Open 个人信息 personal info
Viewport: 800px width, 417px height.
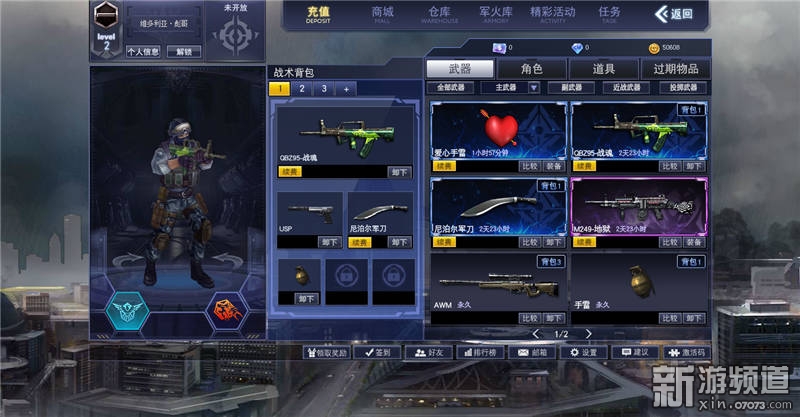143,51
